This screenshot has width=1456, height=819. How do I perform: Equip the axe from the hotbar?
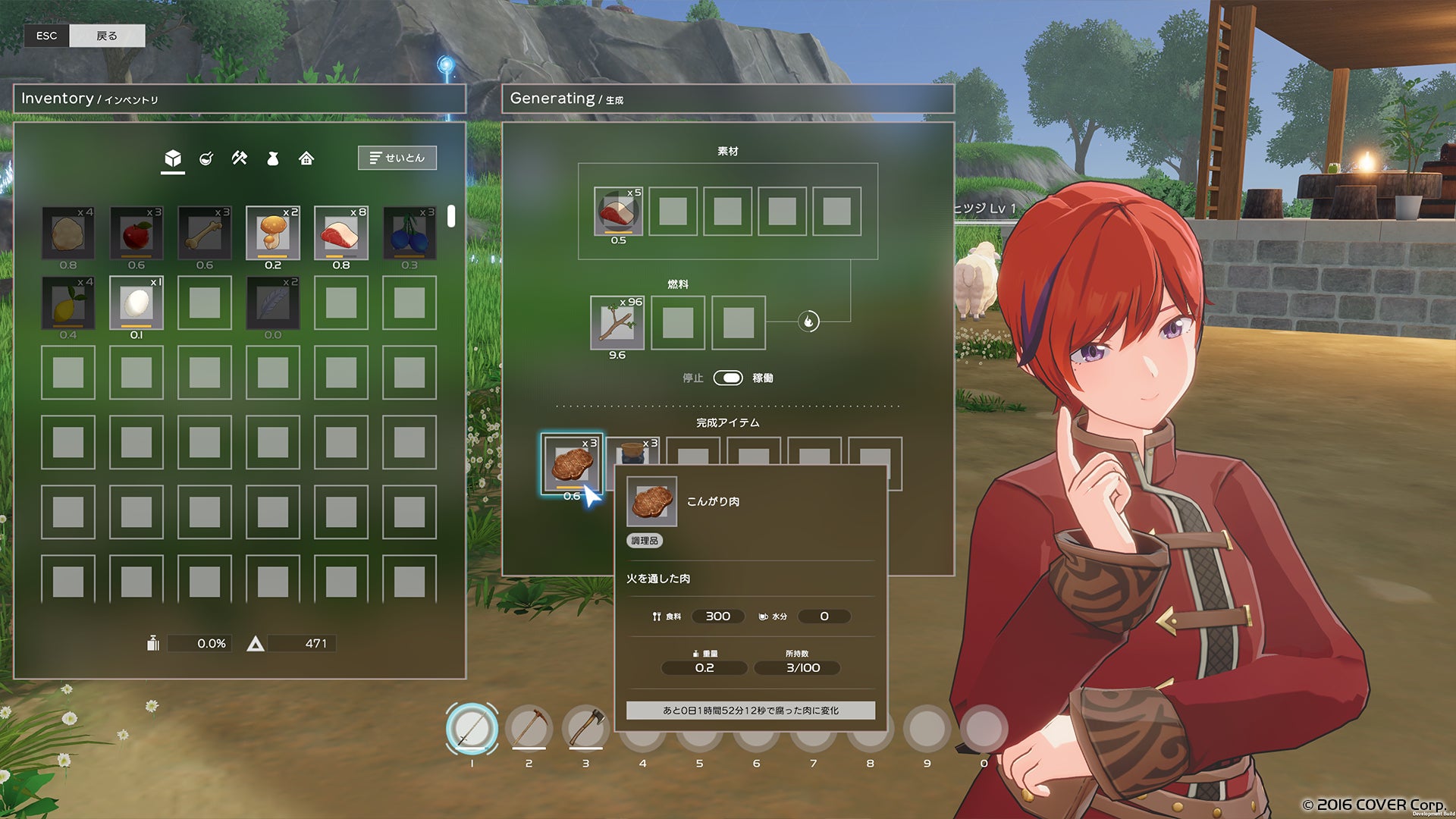tap(585, 729)
